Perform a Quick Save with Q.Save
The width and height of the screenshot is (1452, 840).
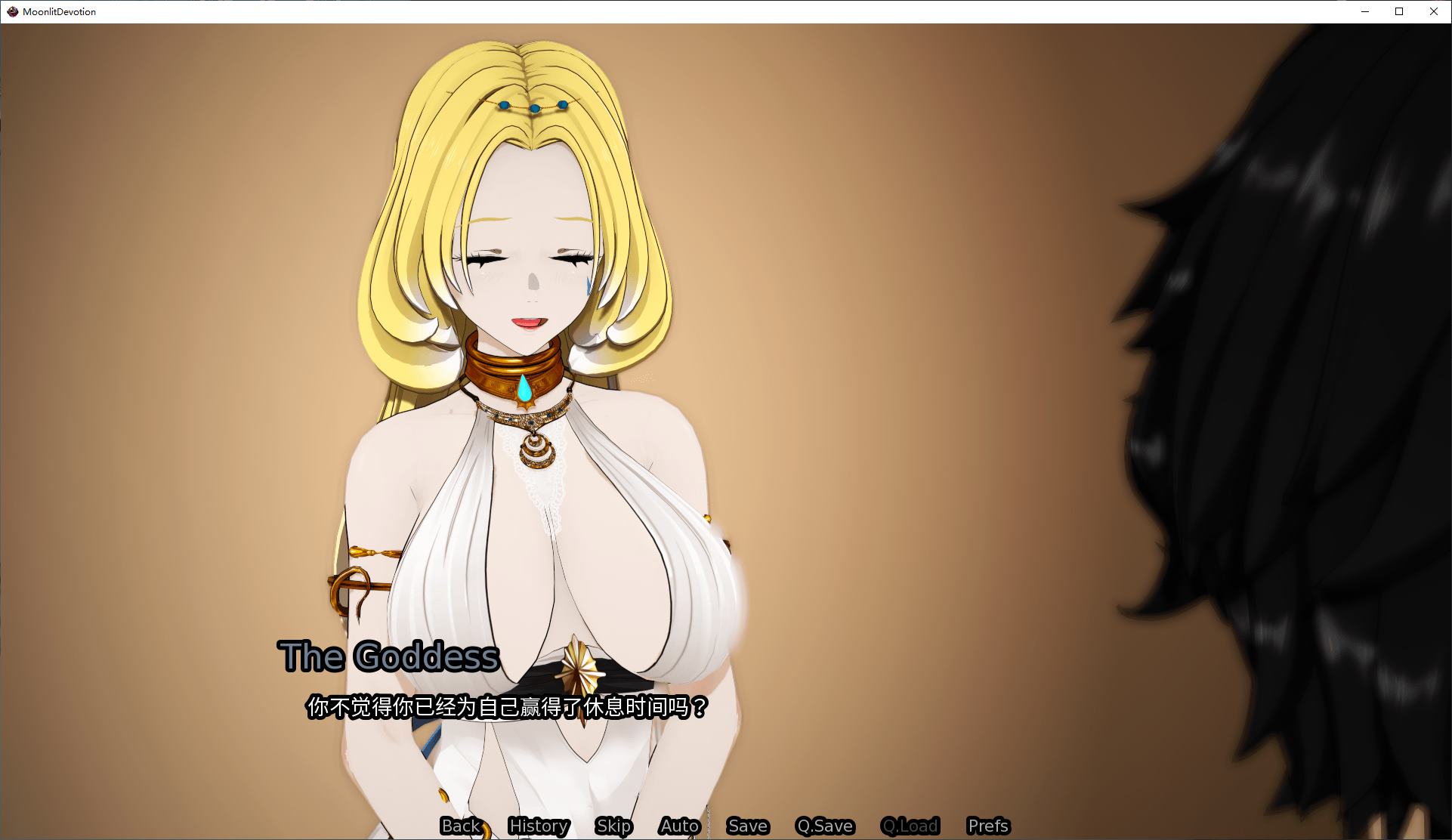[x=826, y=826]
